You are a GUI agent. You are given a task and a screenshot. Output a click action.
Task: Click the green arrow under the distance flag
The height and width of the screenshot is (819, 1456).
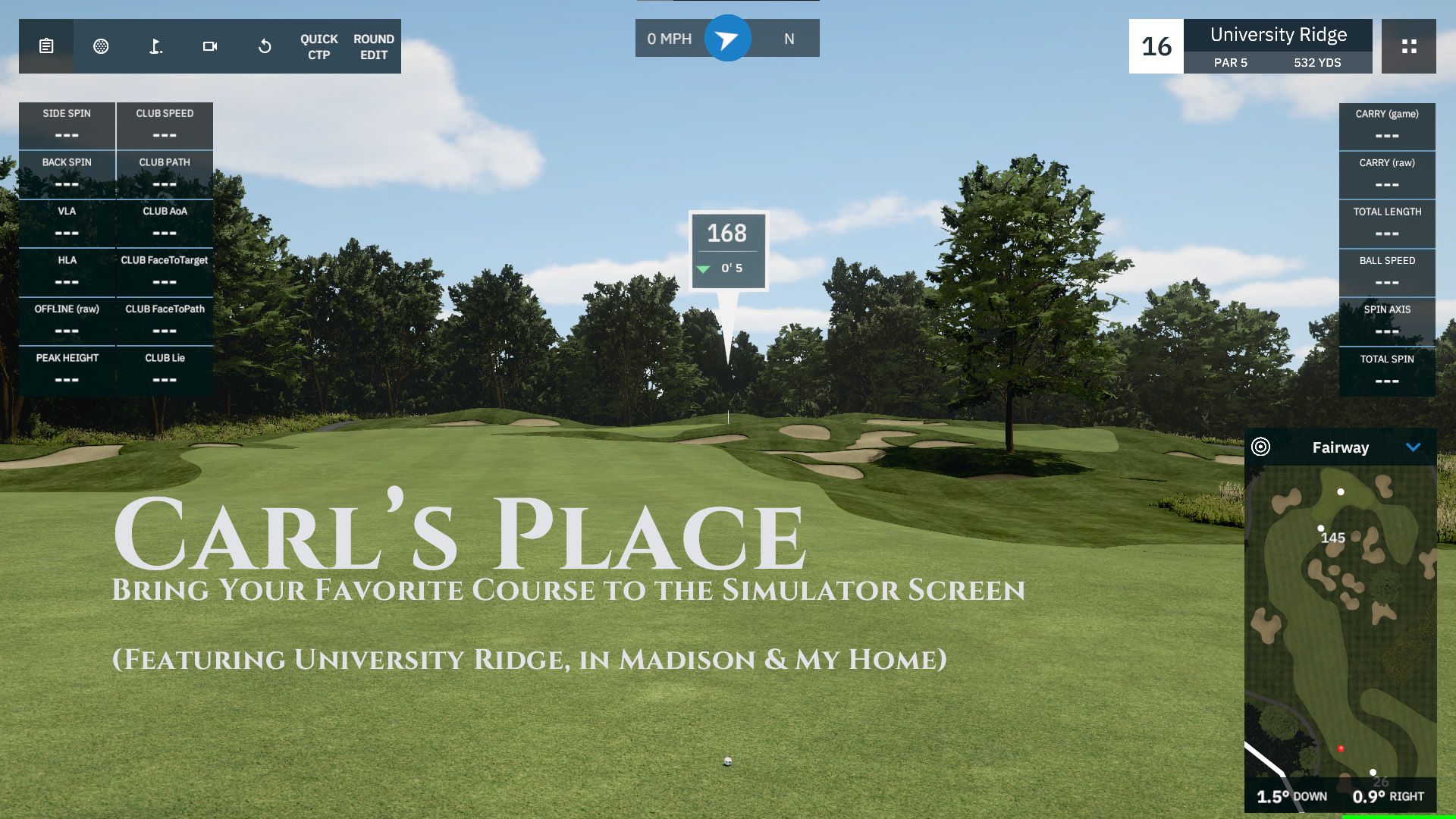point(703,268)
